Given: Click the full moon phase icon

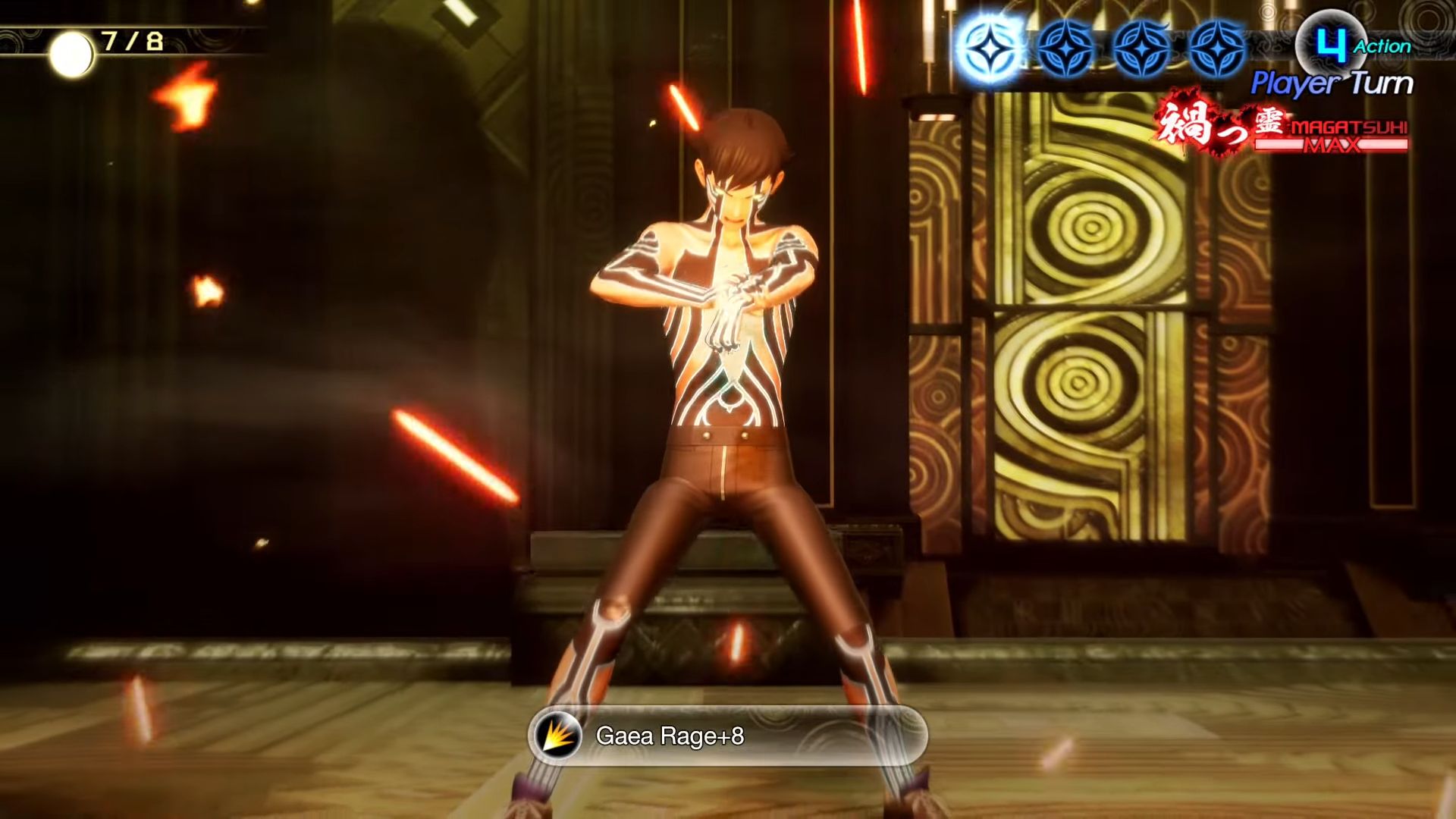Looking at the screenshot, I should point(71,55).
